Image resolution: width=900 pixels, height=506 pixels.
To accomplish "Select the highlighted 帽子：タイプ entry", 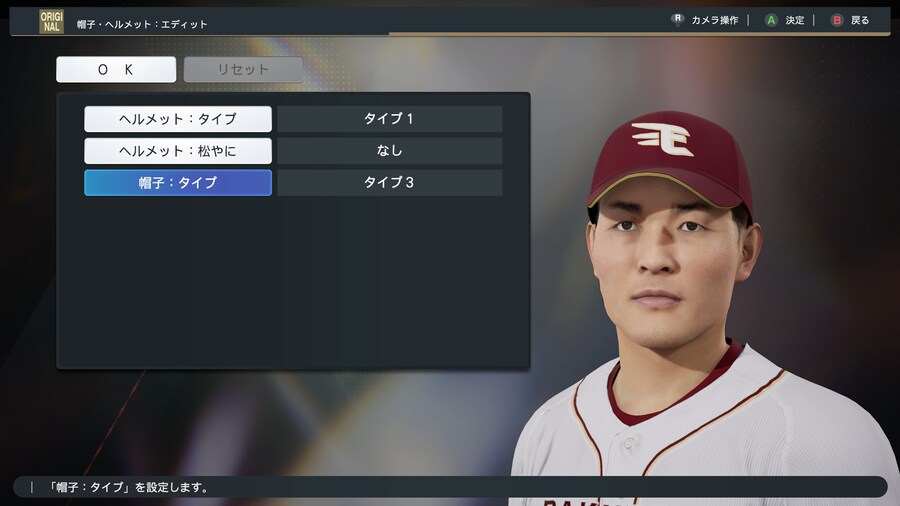I will pos(178,183).
